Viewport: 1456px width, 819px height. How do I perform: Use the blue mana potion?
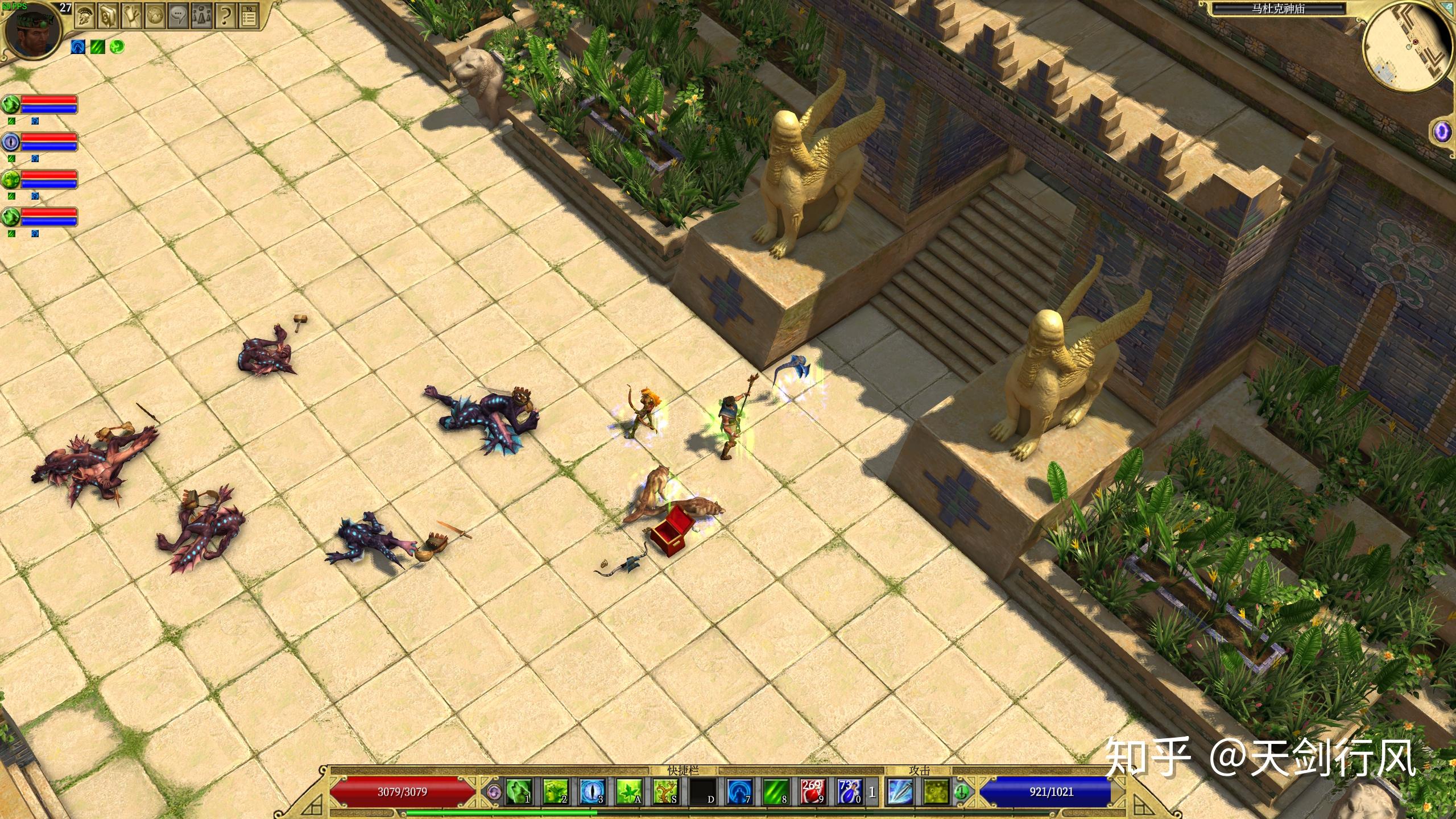pyautogui.click(x=849, y=791)
